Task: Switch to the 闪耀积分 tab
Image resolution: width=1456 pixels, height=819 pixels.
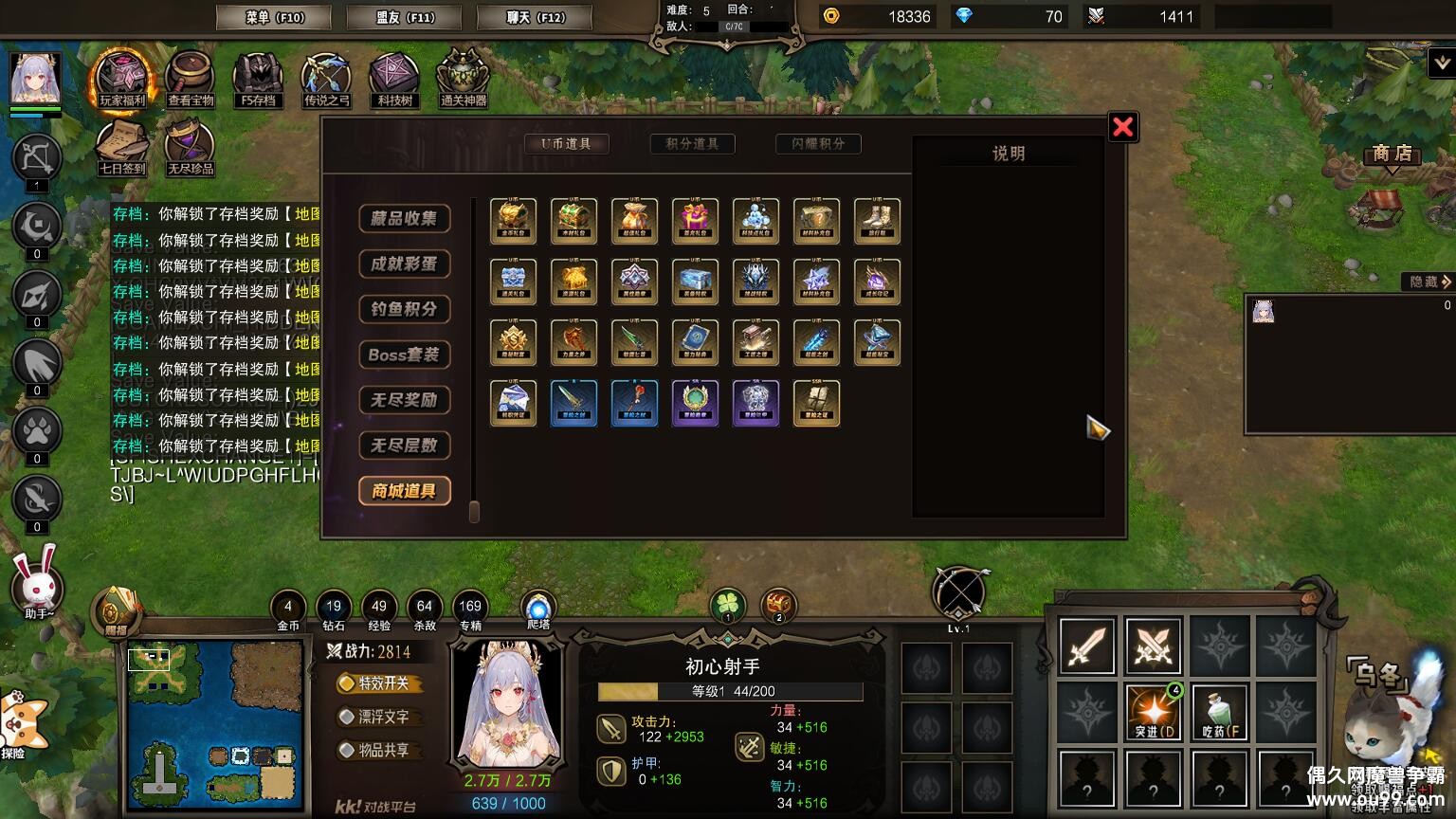Action: point(818,144)
